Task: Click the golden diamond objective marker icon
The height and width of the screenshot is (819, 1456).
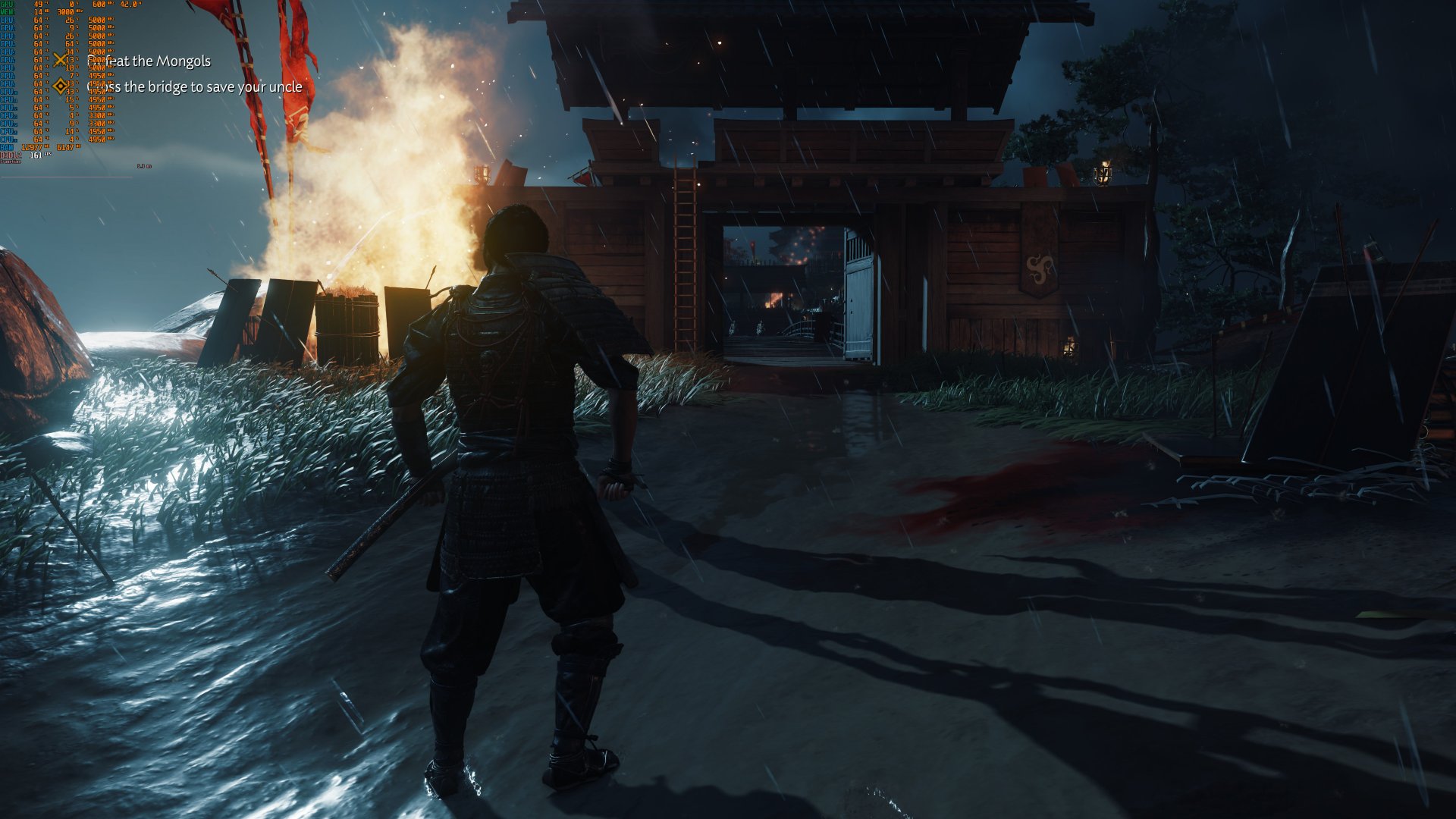Action: click(61, 86)
